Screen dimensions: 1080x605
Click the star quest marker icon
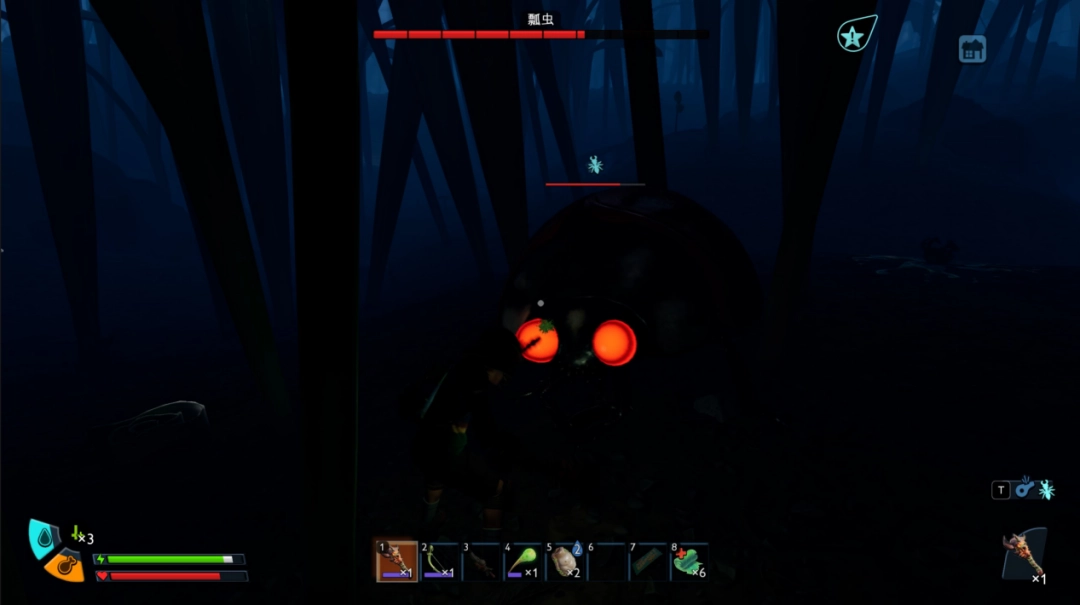click(x=853, y=36)
